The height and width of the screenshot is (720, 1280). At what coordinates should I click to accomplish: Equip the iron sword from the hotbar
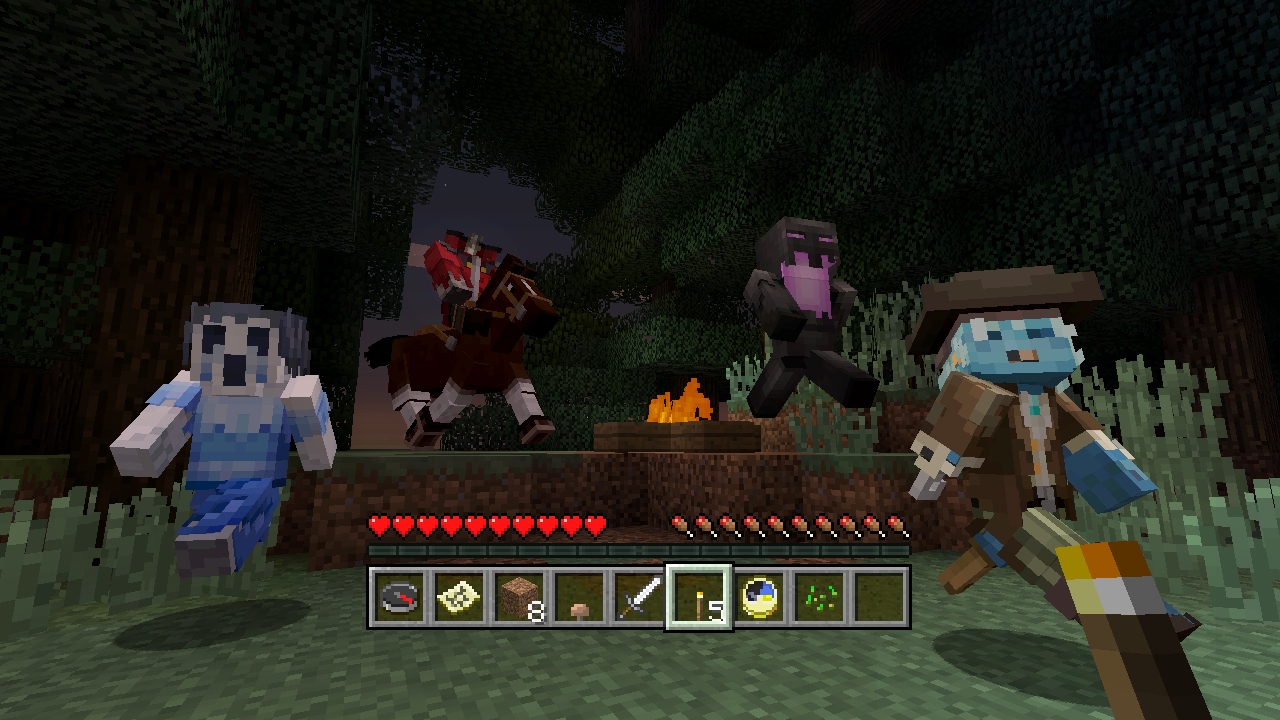[x=641, y=598]
